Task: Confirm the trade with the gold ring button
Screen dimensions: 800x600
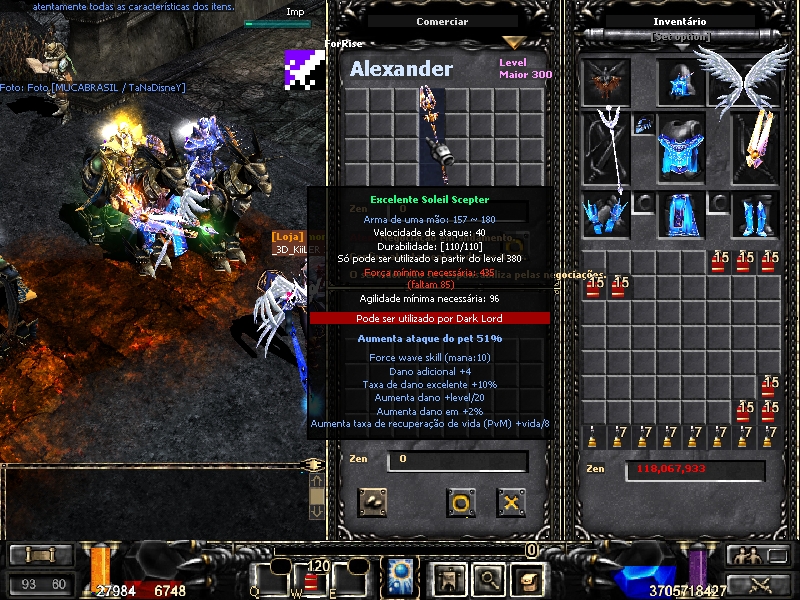Action: pos(460,501)
